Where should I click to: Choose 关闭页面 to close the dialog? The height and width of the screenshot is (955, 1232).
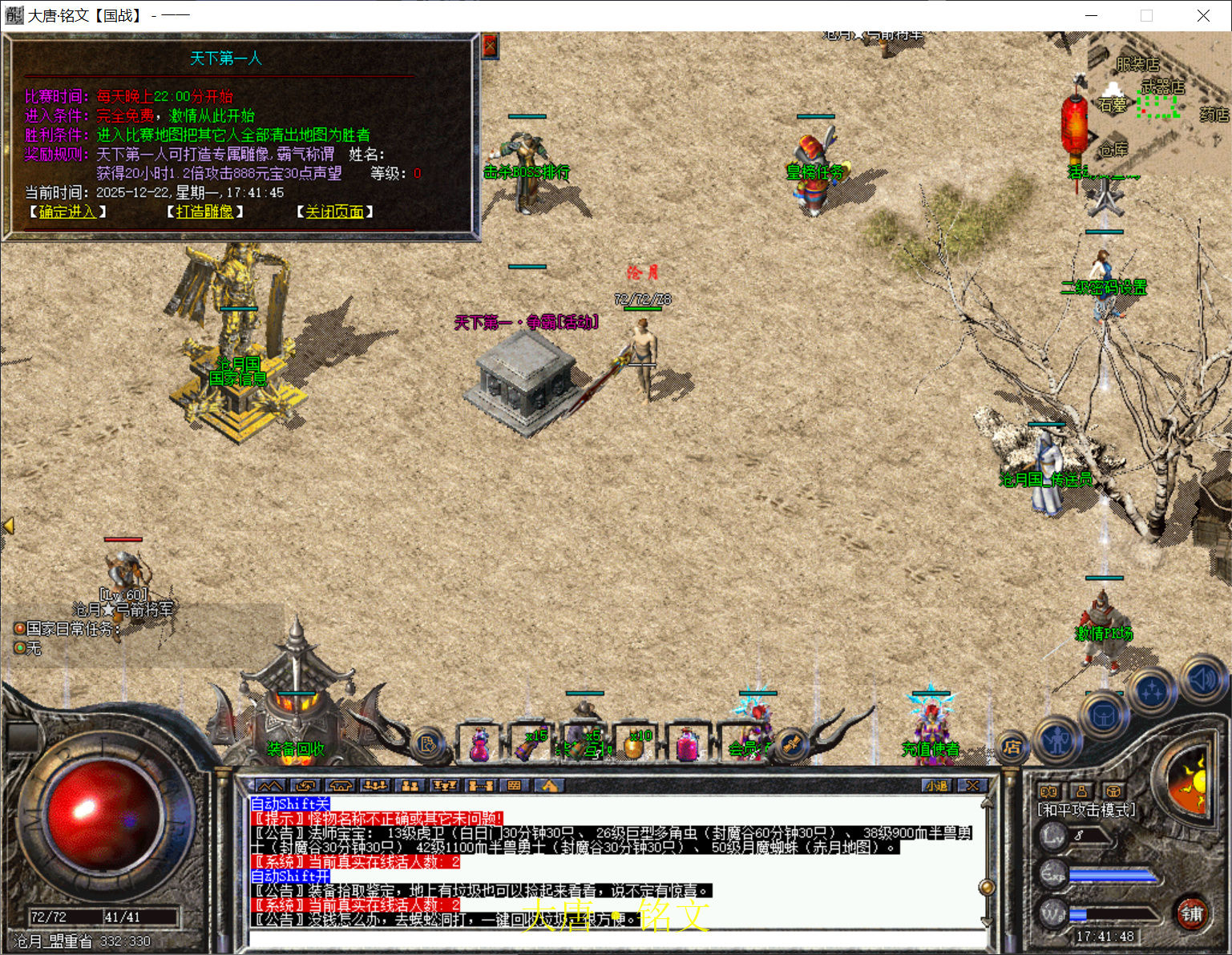[x=334, y=212]
